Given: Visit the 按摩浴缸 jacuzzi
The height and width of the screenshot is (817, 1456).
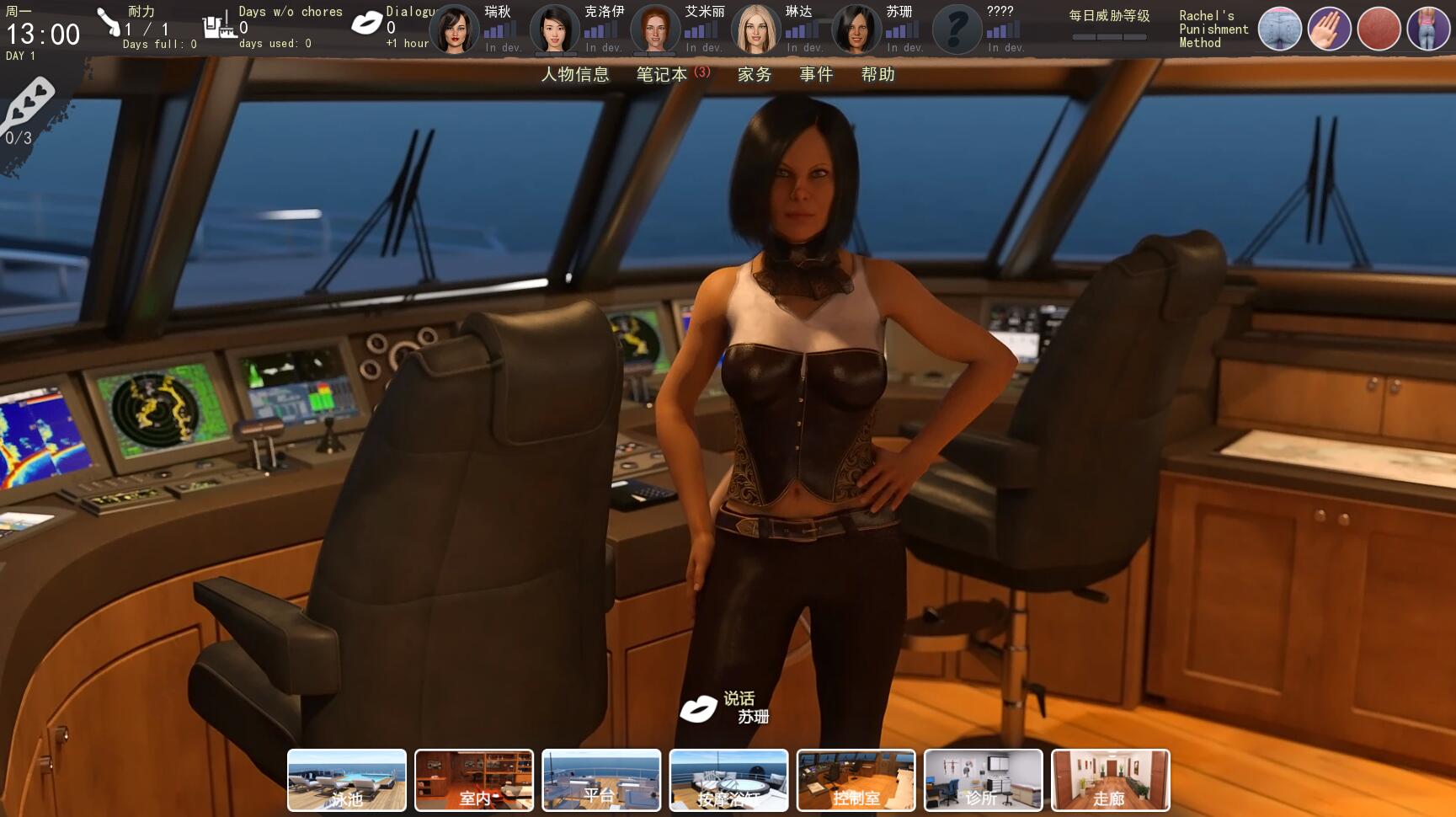Looking at the screenshot, I should (x=728, y=781).
